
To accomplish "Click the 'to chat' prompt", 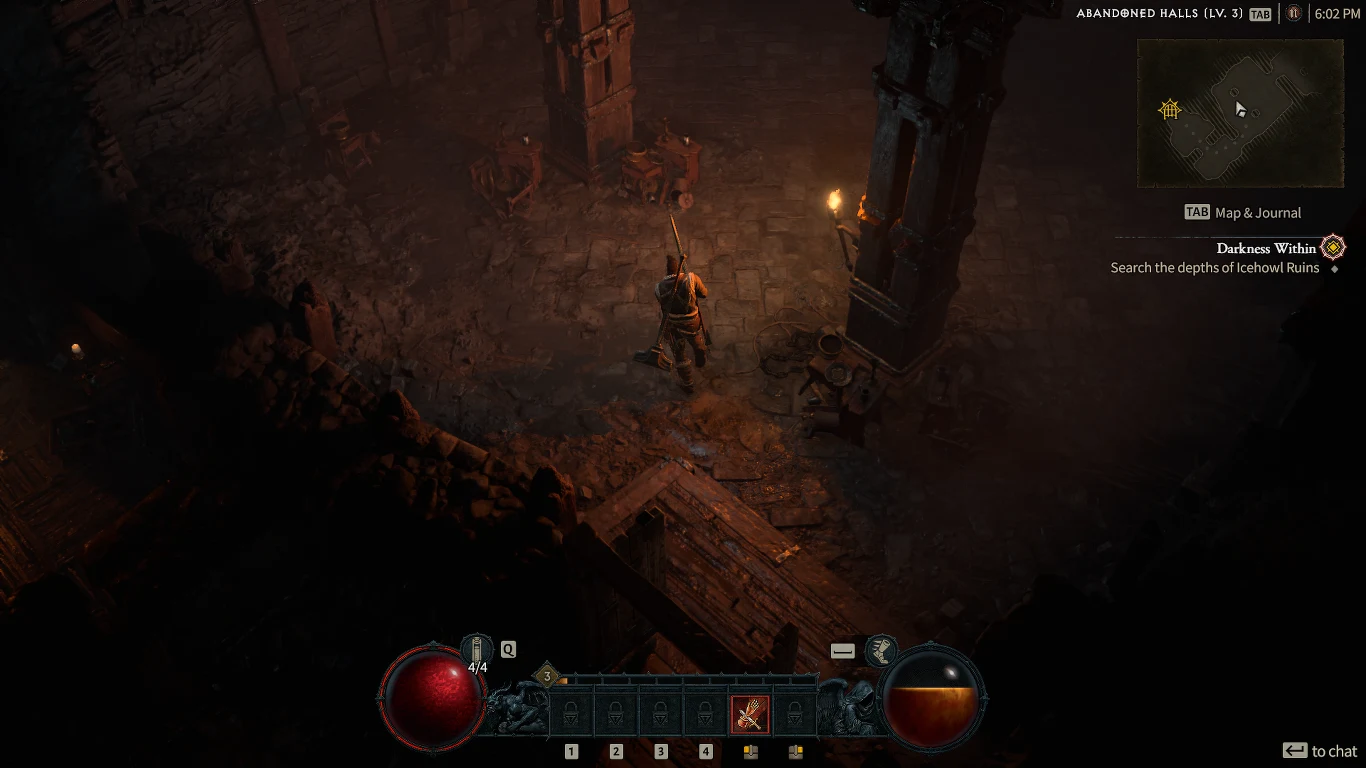I will [1321, 750].
